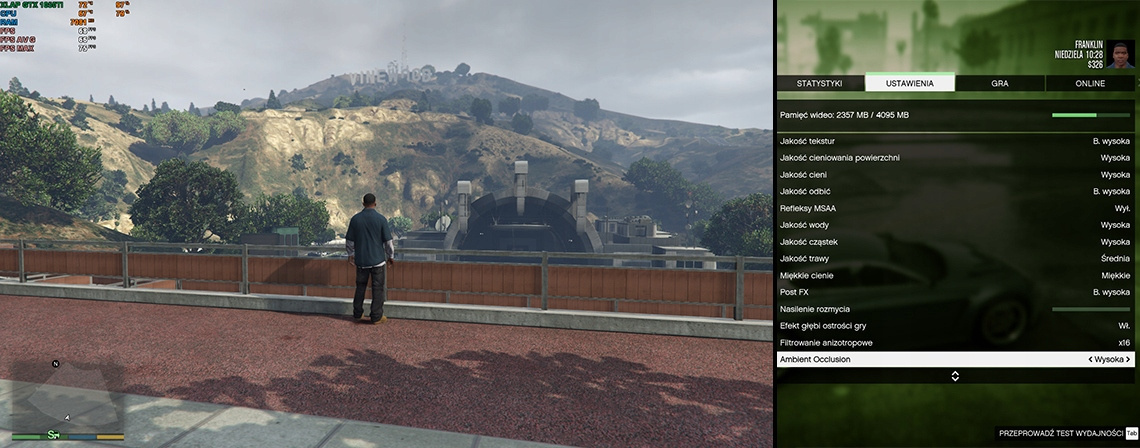Select the Jakość cieni row
This screenshot has height=448, width=1140.
[x=955, y=175]
